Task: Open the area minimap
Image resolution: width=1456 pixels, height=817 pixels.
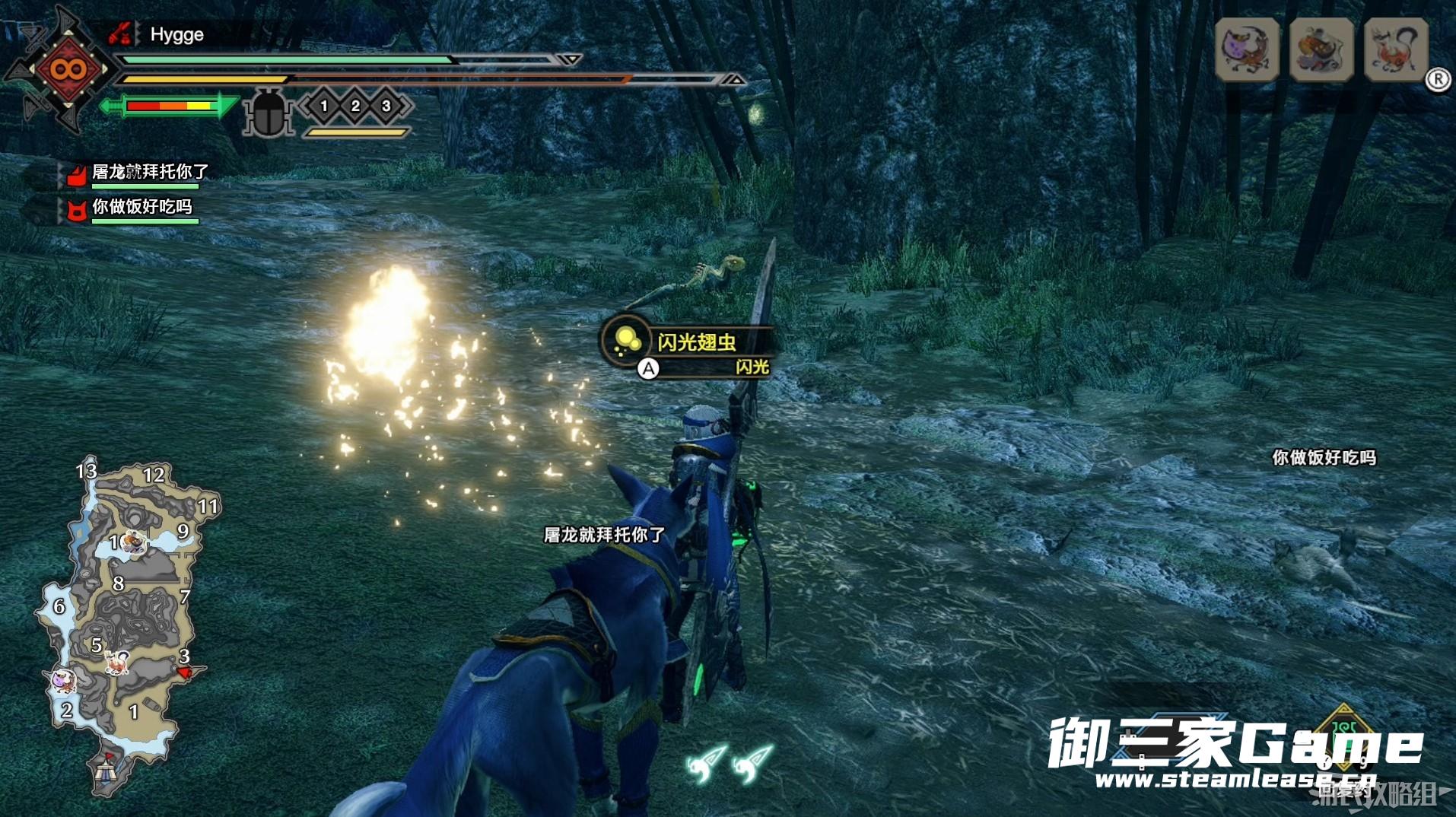Action: [x=126, y=624]
